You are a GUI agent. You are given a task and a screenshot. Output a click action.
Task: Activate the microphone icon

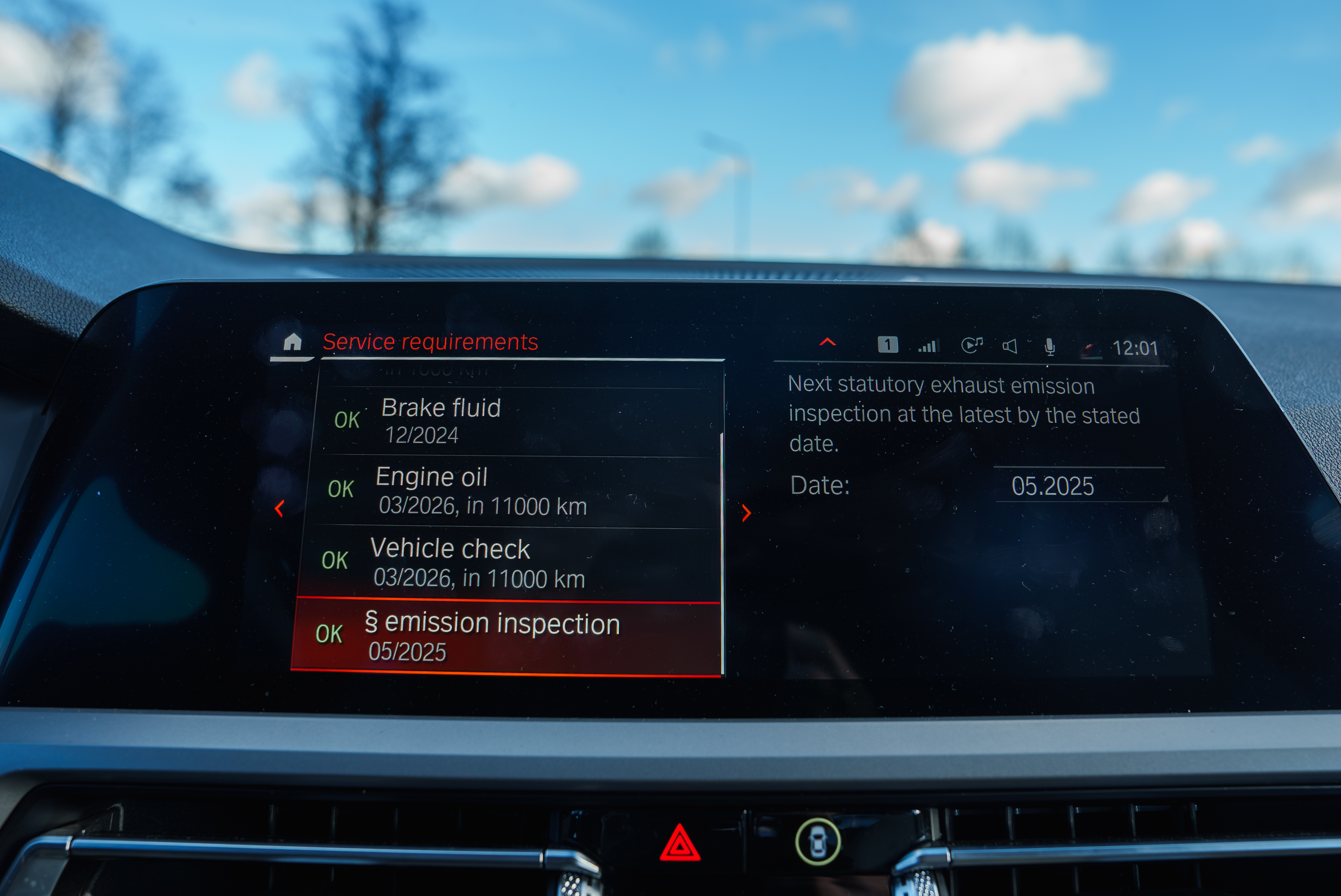coord(1050,347)
